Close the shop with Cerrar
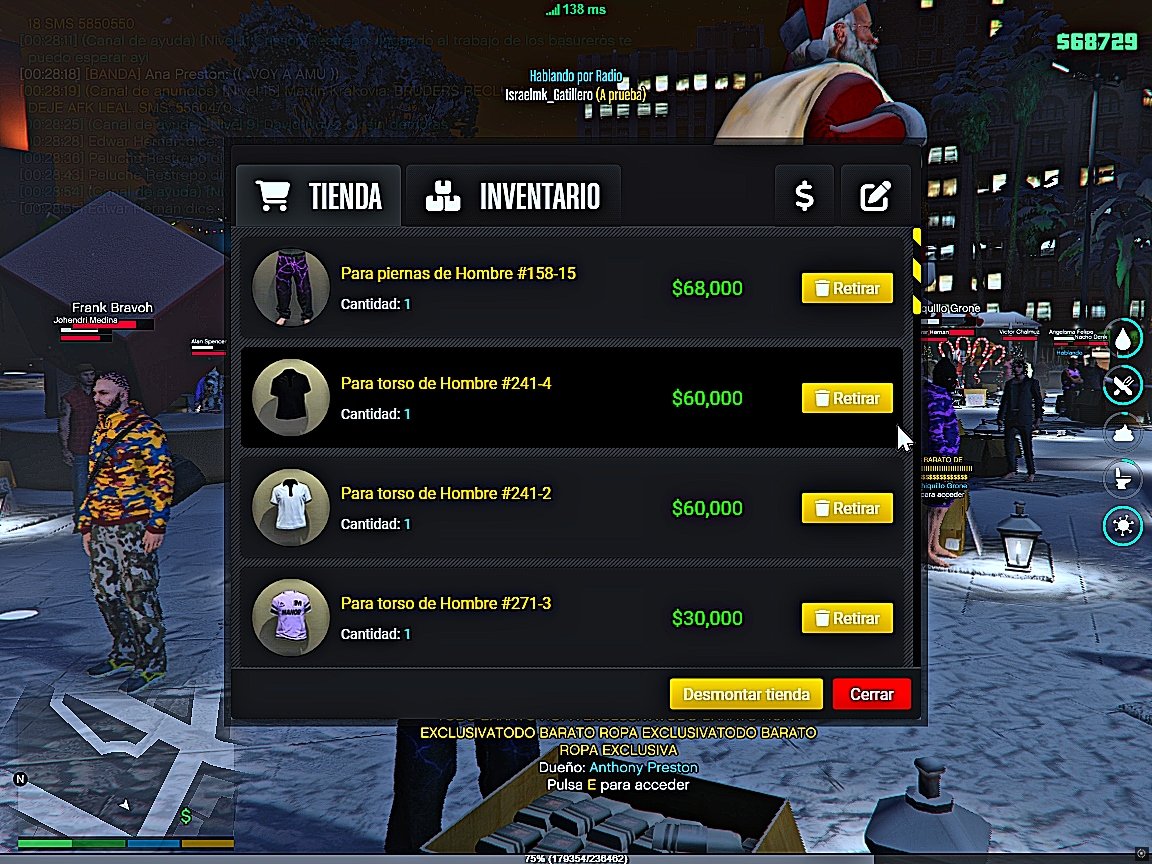 (x=871, y=694)
